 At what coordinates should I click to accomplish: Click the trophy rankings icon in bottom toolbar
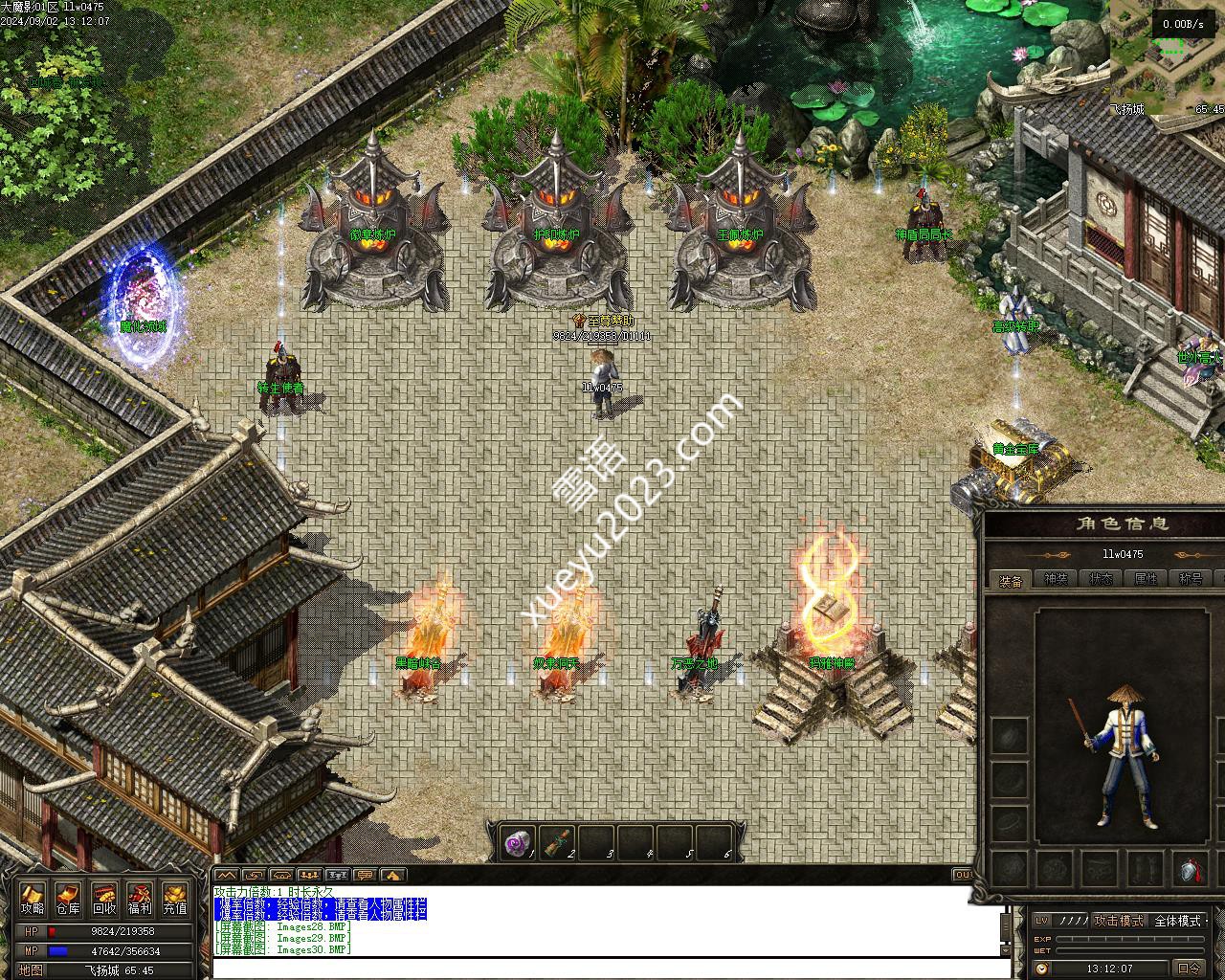(x=337, y=874)
